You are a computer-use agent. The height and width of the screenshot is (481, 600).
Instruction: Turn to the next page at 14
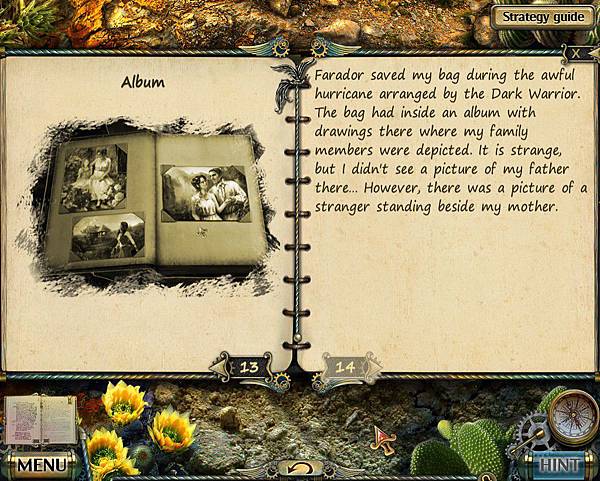coord(345,368)
